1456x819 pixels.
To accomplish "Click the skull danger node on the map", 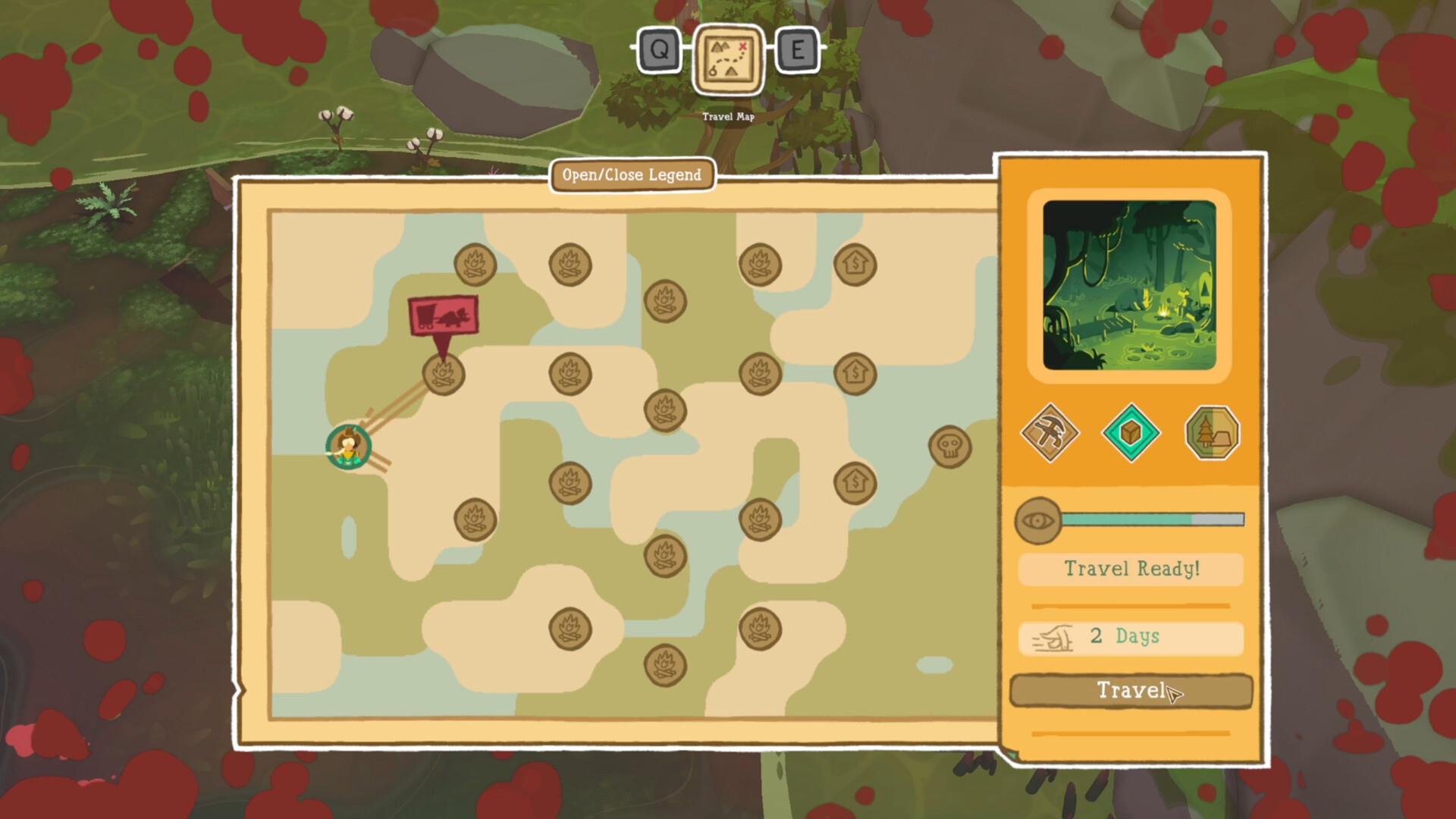I will 950,447.
